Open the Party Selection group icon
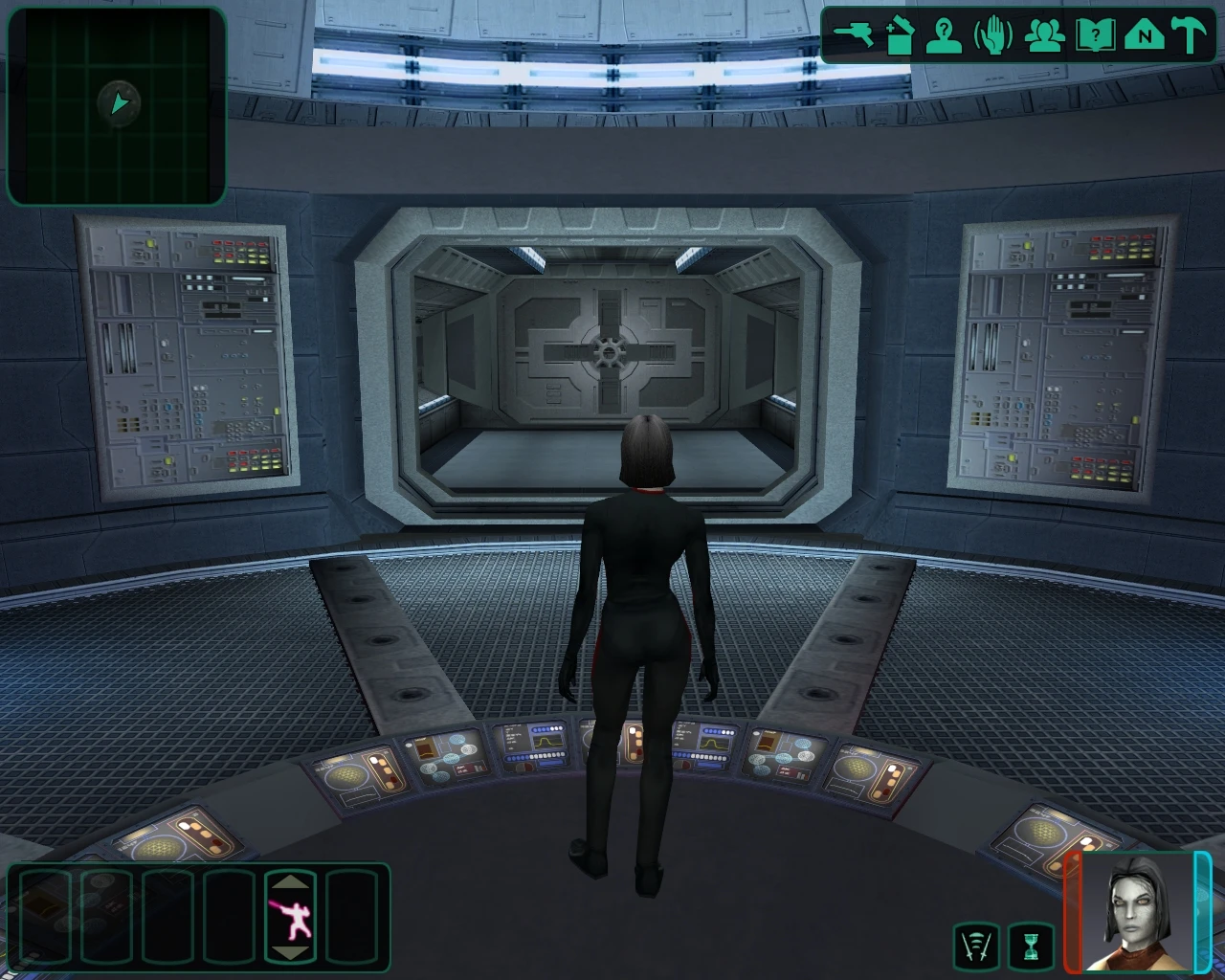Screen dimensions: 1225x980 coord(1043,33)
